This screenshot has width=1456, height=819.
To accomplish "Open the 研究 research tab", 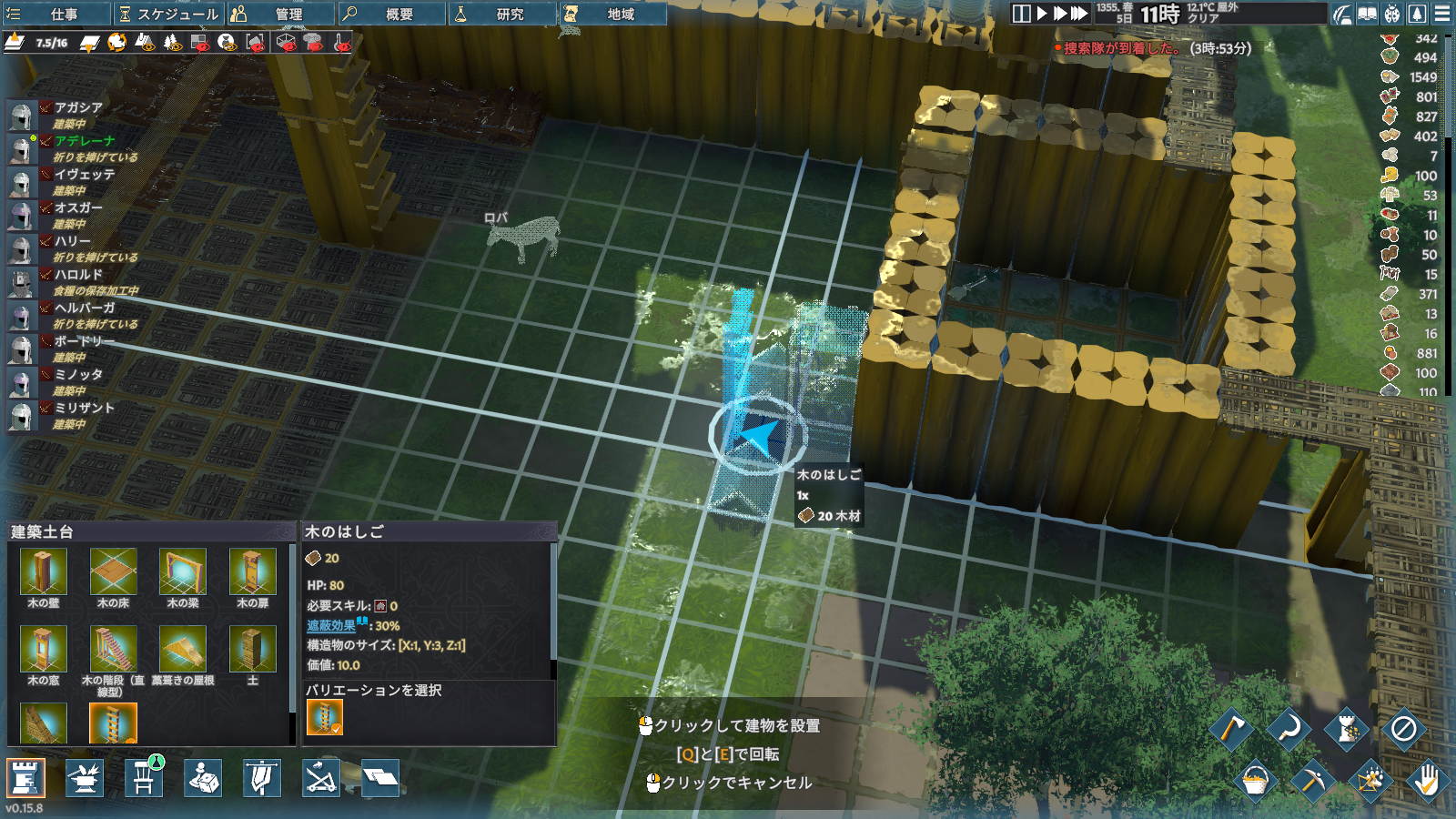I will (x=502, y=14).
